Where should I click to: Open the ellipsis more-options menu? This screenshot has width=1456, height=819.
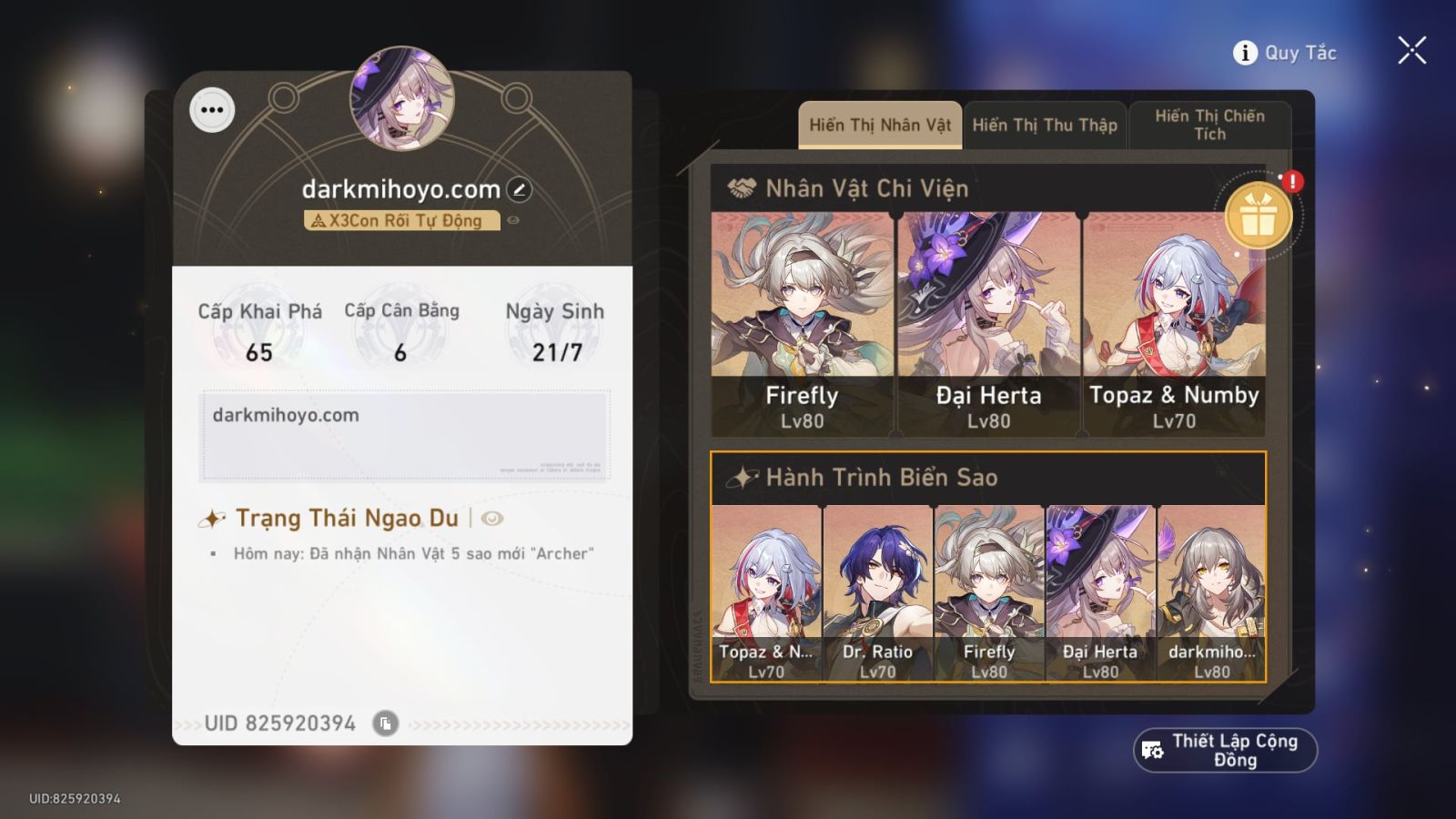coord(213,112)
